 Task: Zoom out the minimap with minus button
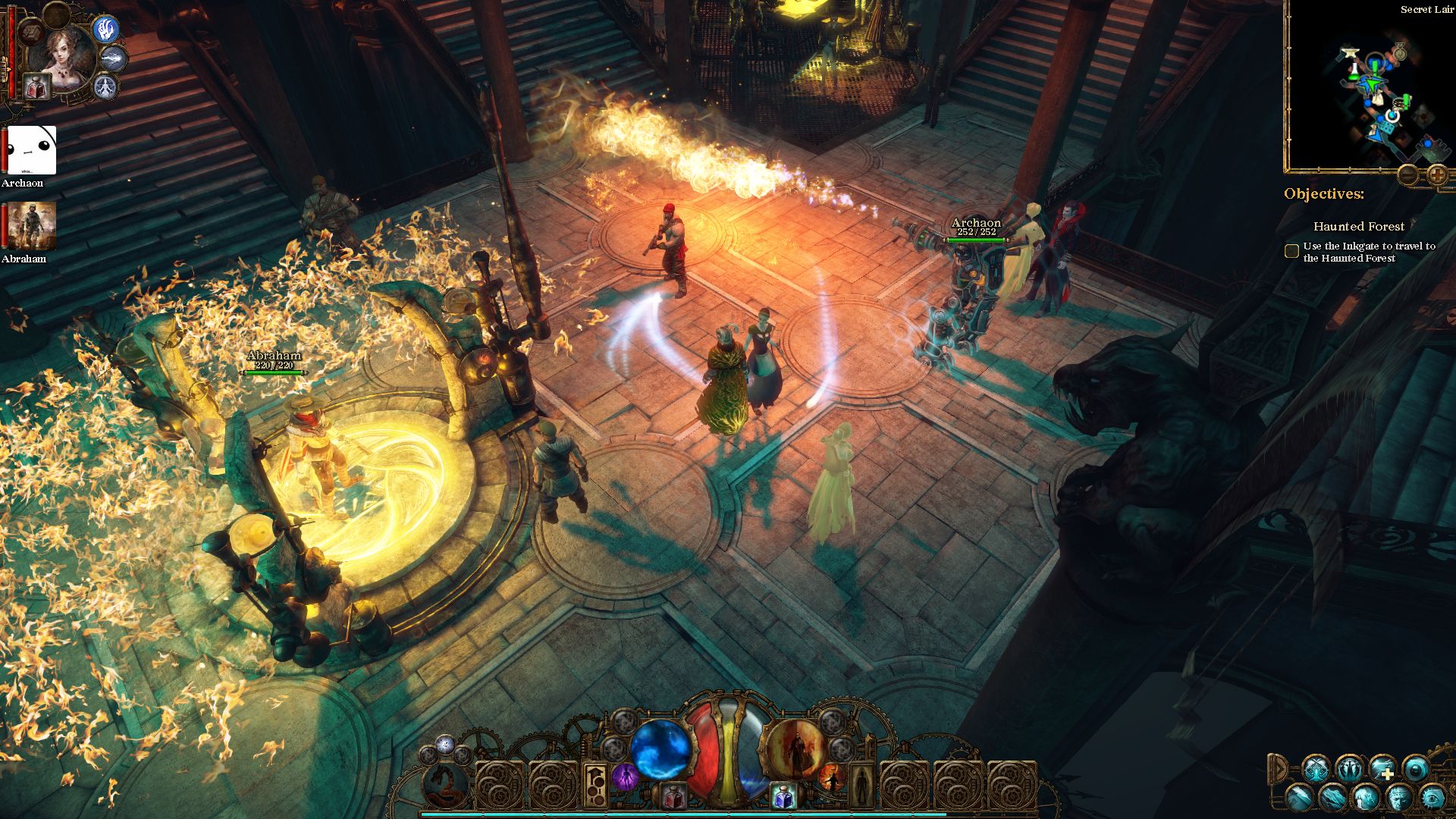click(1408, 175)
